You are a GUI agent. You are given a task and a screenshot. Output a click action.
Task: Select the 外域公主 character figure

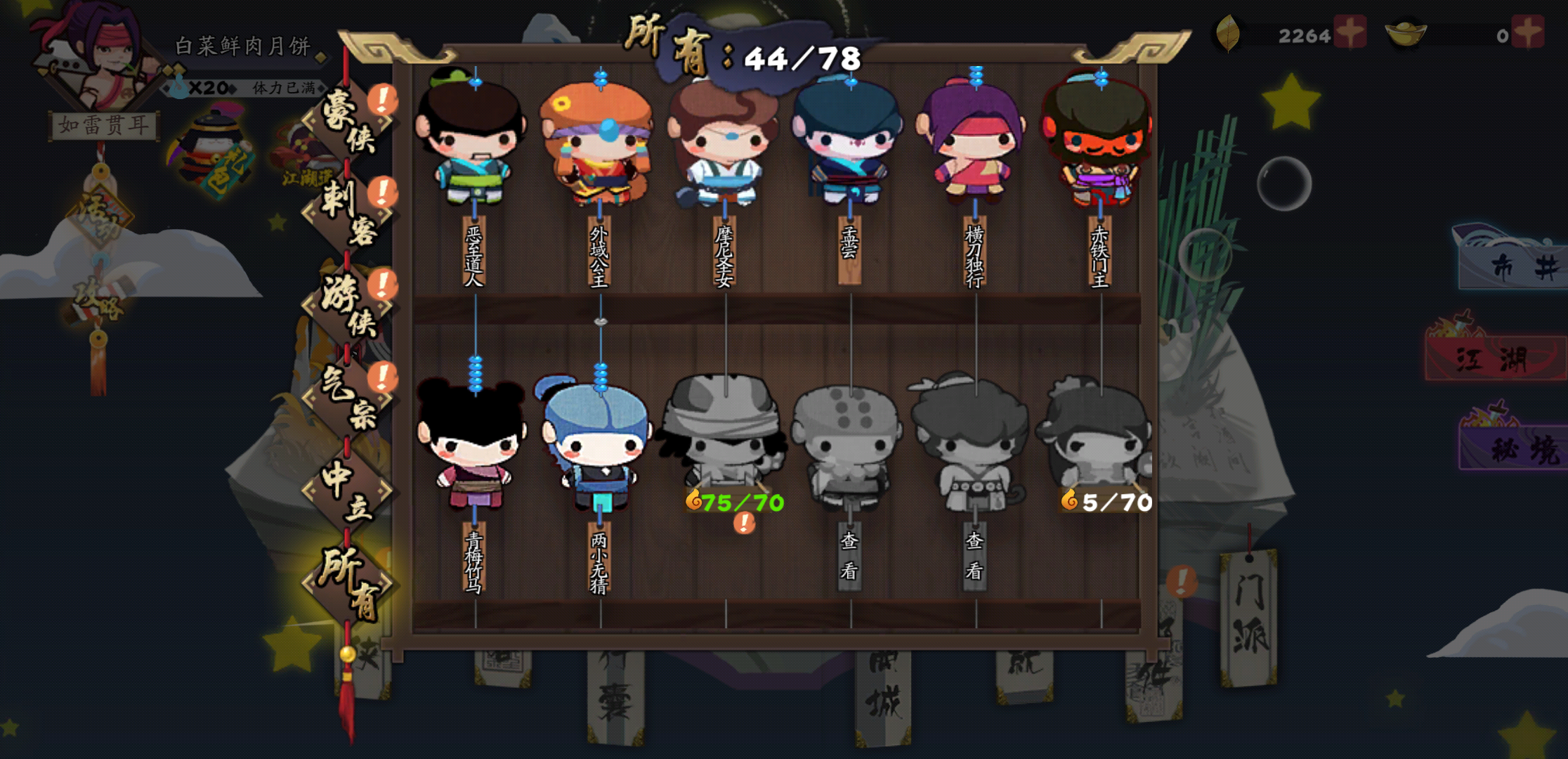click(x=601, y=141)
